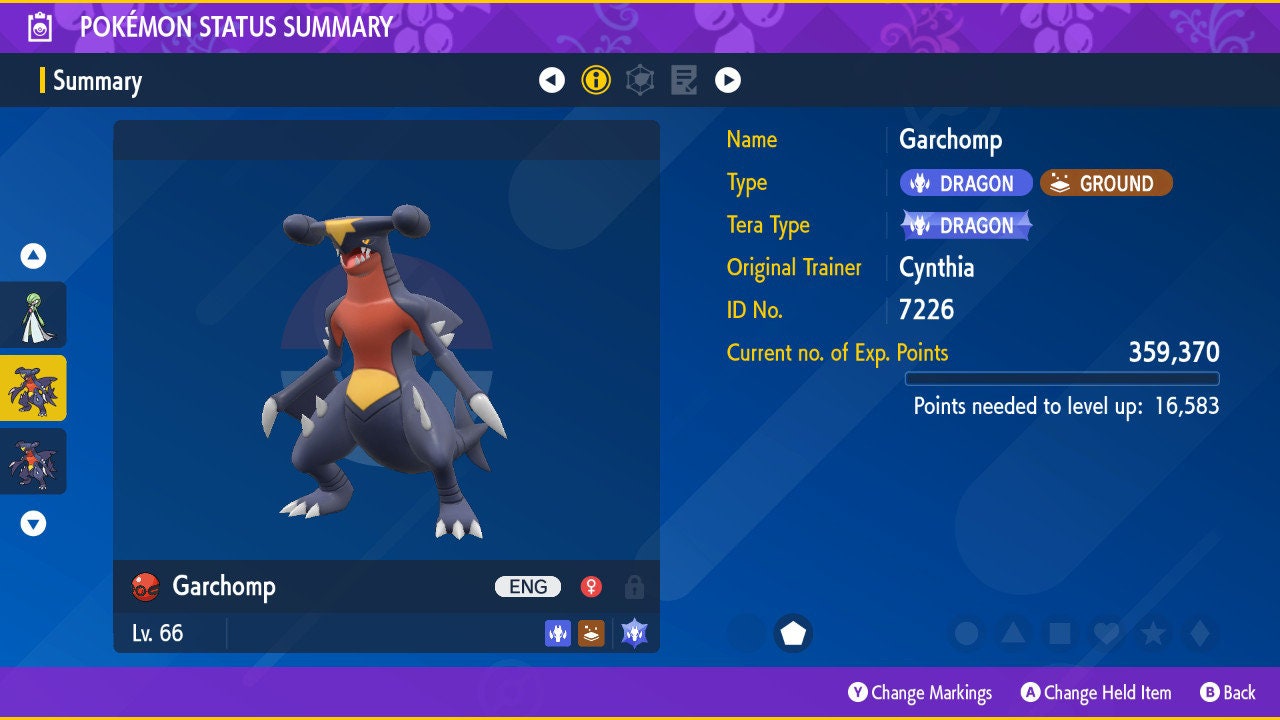Open the notepad memo tab
Screen dimensions: 1280x720
tap(684, 80)
